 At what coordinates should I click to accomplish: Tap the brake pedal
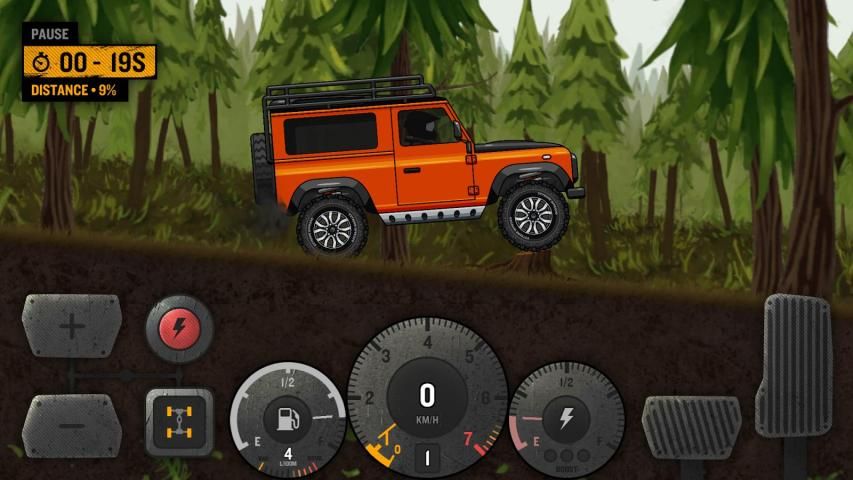(x=691, y=426)
